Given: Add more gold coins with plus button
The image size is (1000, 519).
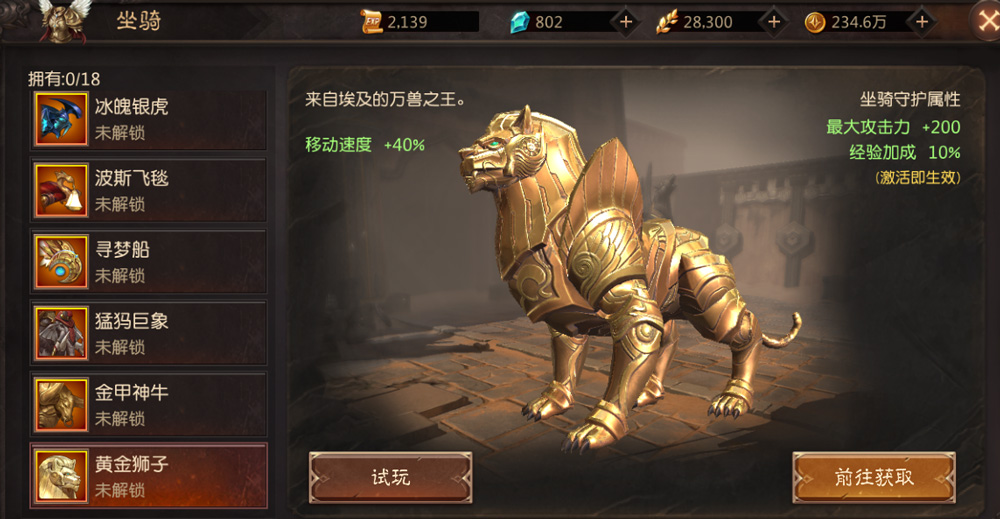Looking at the screenshot, I should coord(922,22).
